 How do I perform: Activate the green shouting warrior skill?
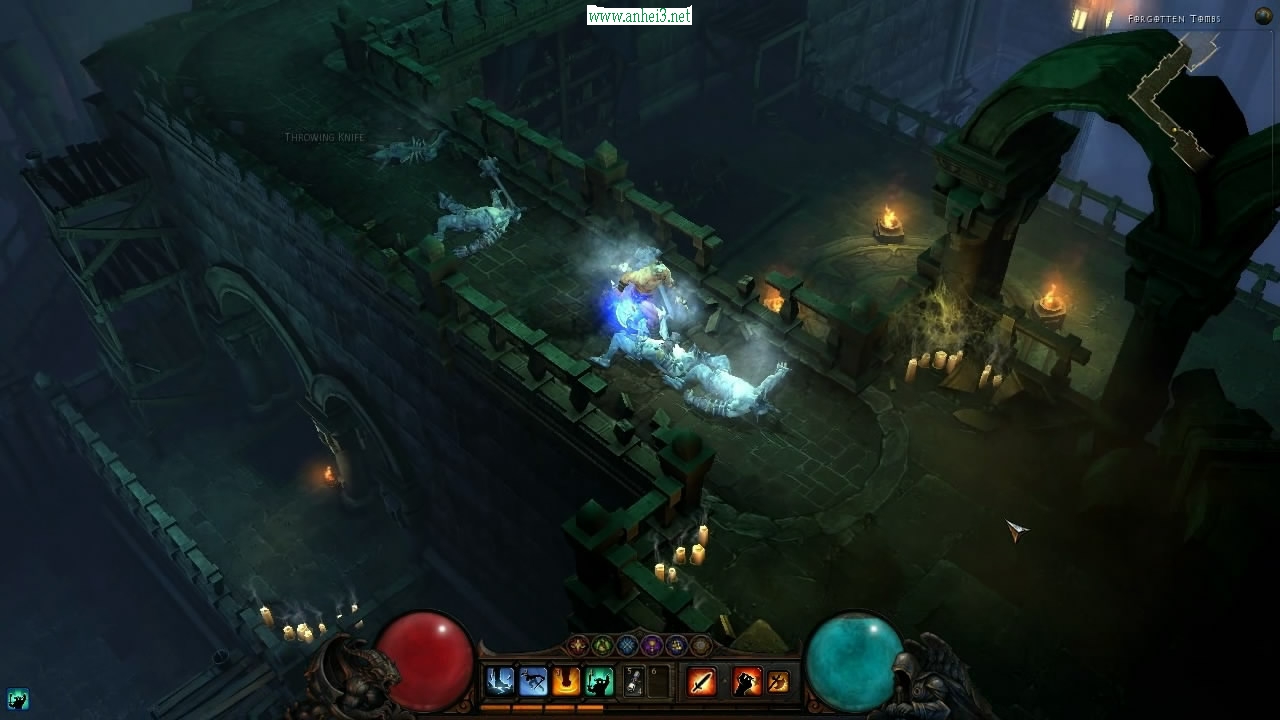point(599,682)
